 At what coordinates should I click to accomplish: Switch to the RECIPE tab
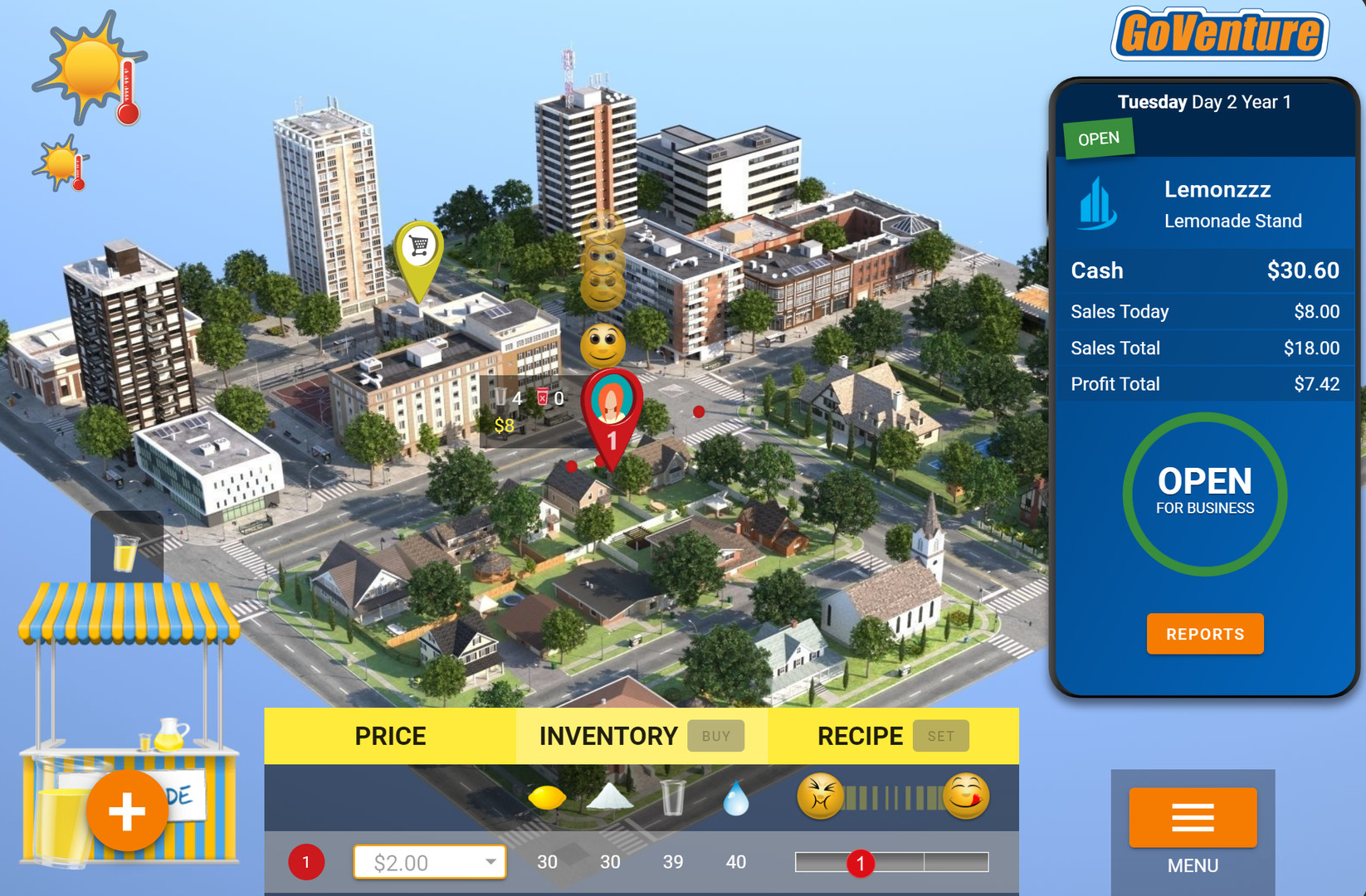(860, 735)
